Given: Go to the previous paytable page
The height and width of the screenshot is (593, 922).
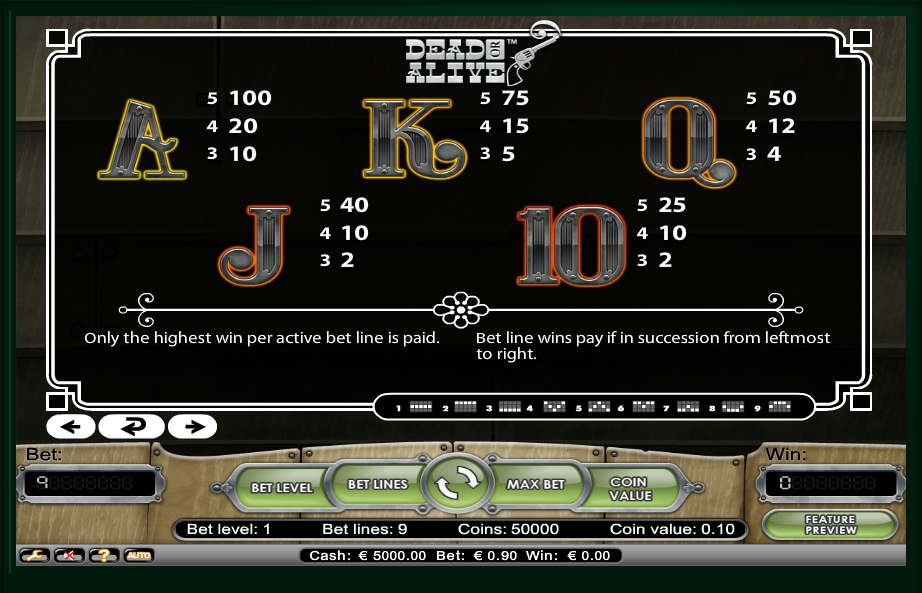Looking at the screenshot, I should (x=70, y=427).
